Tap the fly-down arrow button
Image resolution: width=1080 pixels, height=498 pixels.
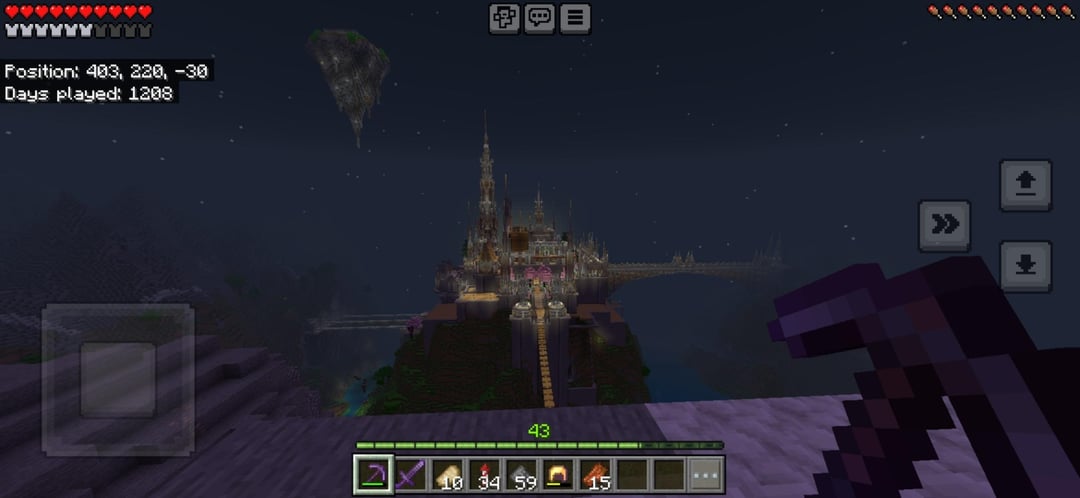[1025, 265]
